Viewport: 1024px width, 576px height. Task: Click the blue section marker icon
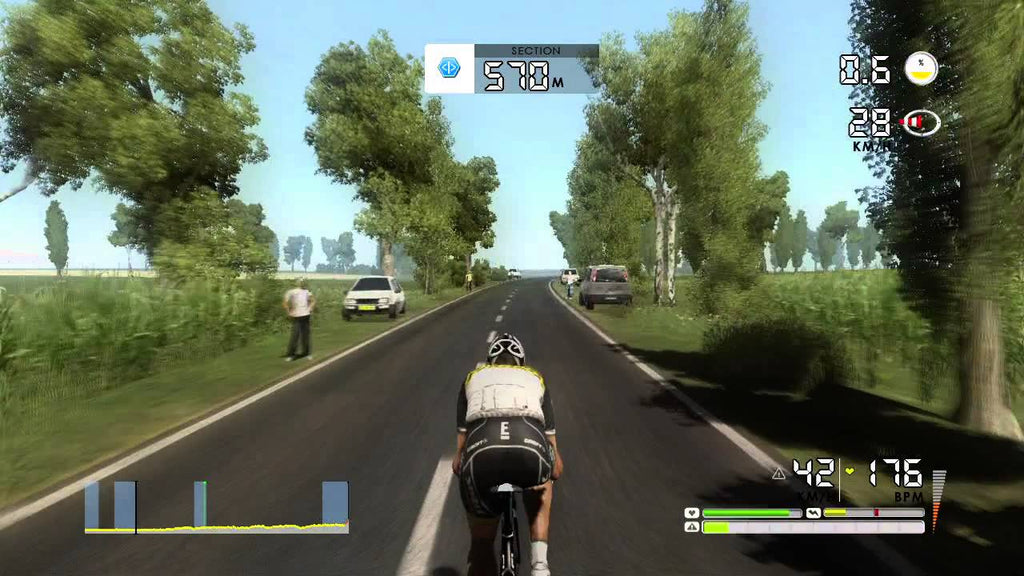click(449, 69)
